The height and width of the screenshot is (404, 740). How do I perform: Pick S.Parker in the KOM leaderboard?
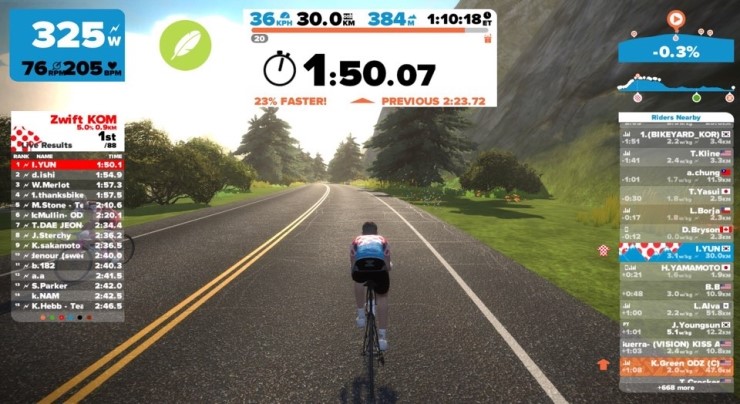tap(60, 285)
